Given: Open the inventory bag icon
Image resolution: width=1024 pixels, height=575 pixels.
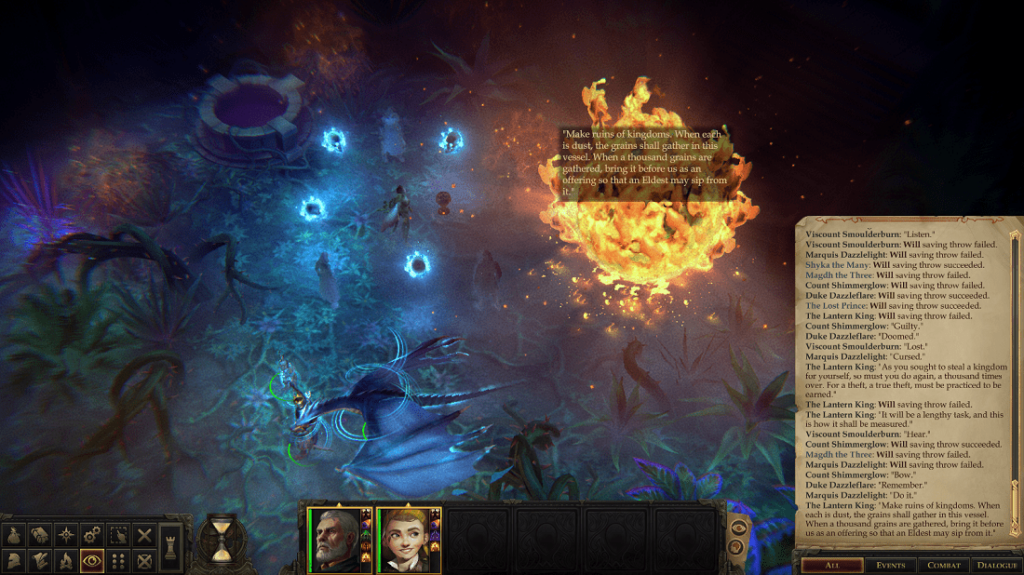Looking at the screenshot, I should tap(15, 535).
